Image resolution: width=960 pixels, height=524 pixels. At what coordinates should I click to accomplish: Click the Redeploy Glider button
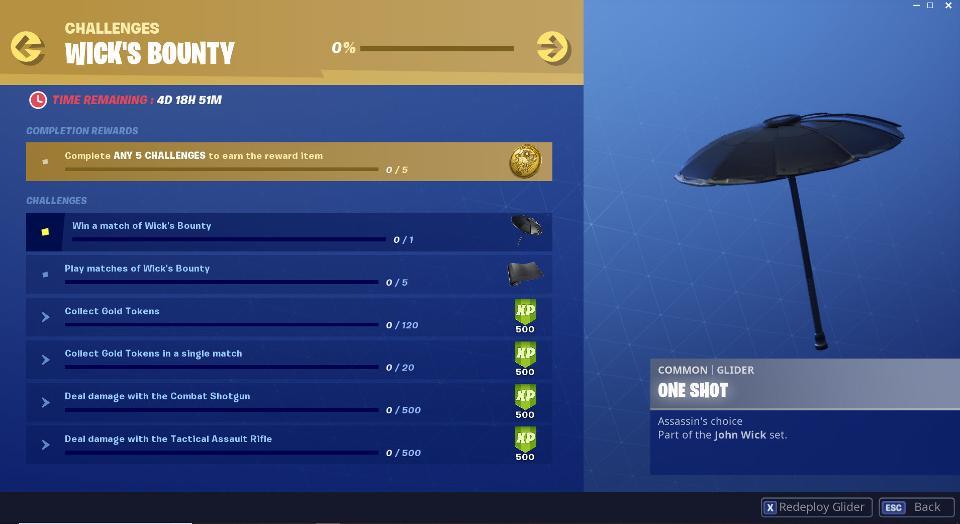point(816,507)
